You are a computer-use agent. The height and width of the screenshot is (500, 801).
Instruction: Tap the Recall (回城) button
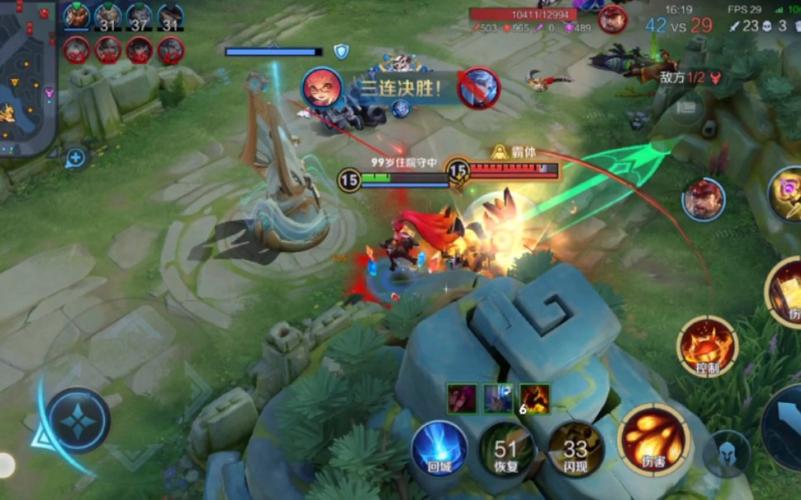point(438,449)
